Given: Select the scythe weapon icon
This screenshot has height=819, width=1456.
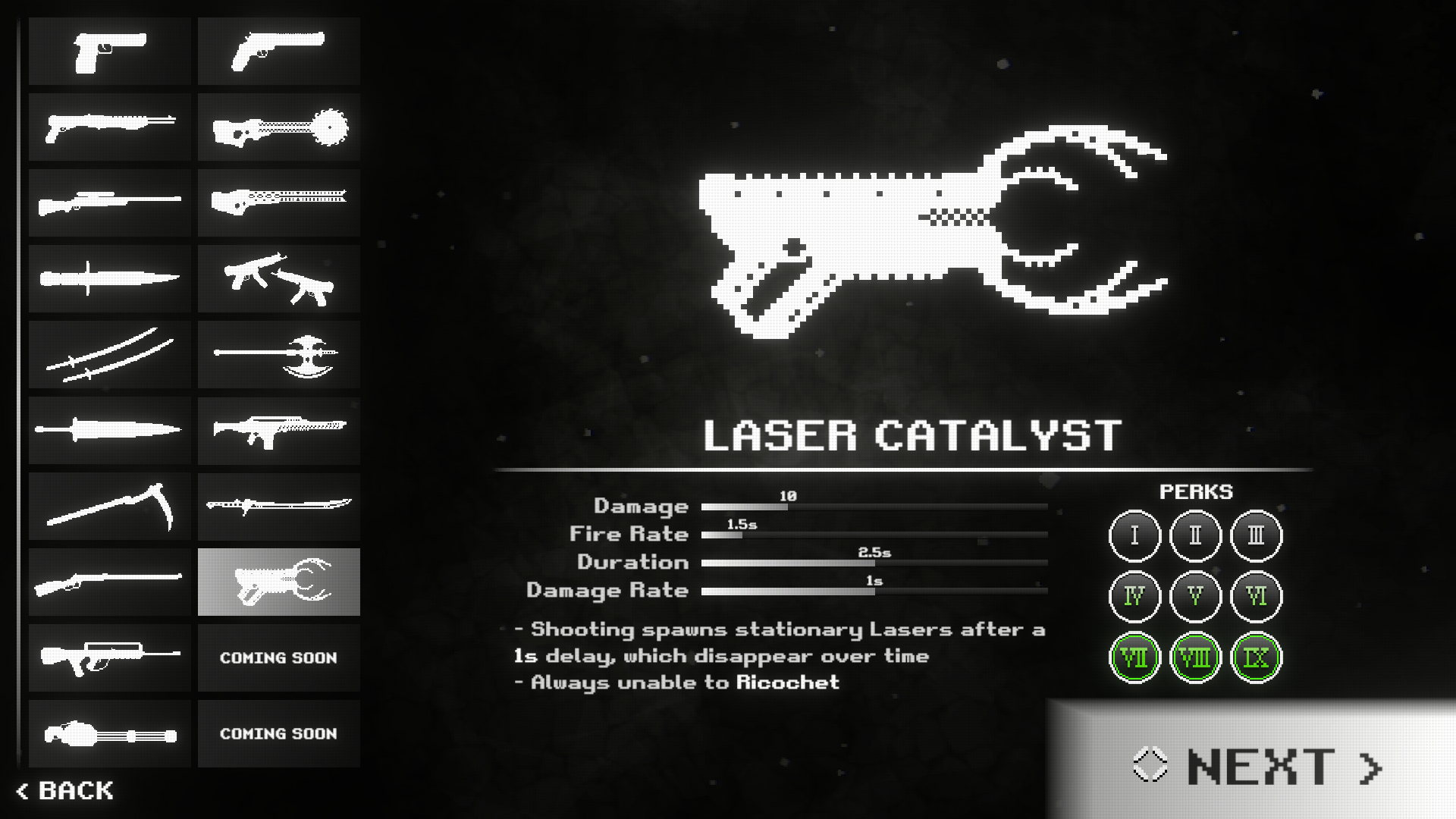Looking at the screenshot, I should [109, 506].
